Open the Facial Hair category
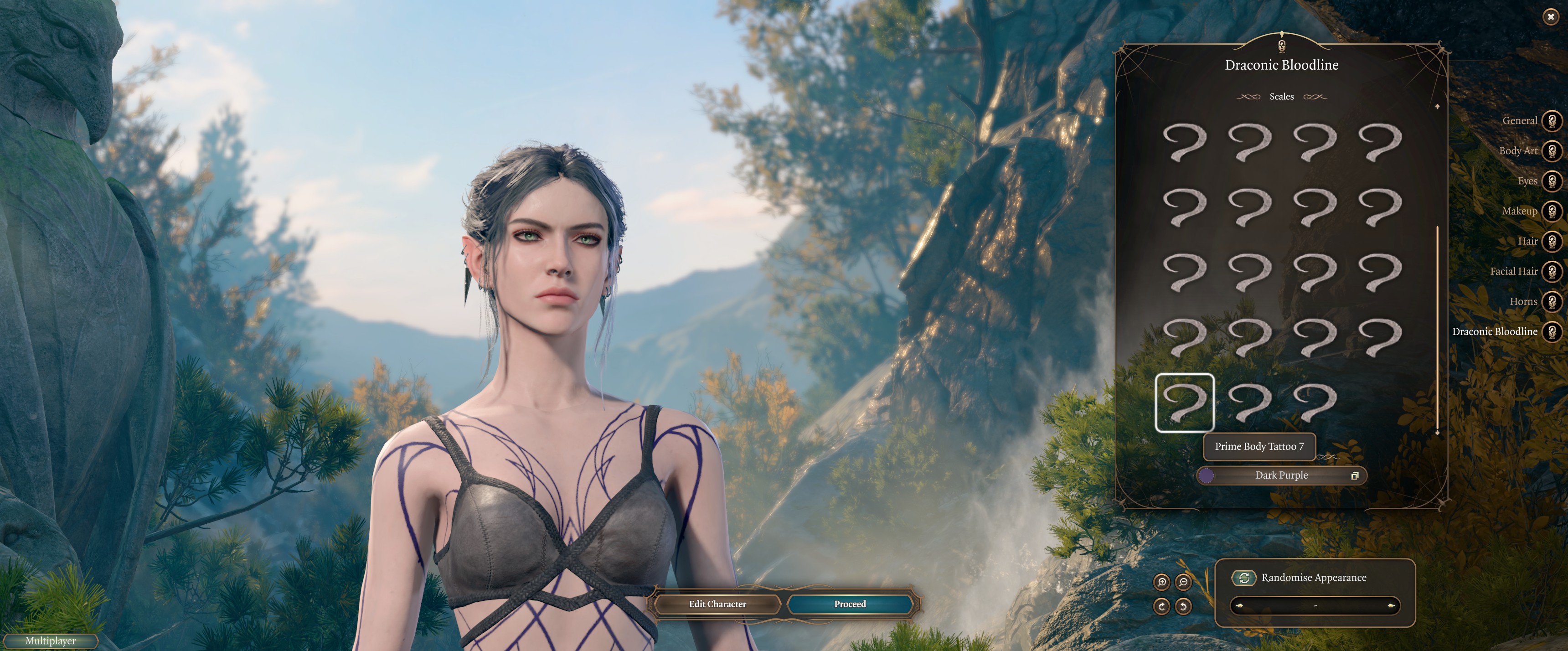Viewport: 1568px width, 651px height. point(1552,271)
